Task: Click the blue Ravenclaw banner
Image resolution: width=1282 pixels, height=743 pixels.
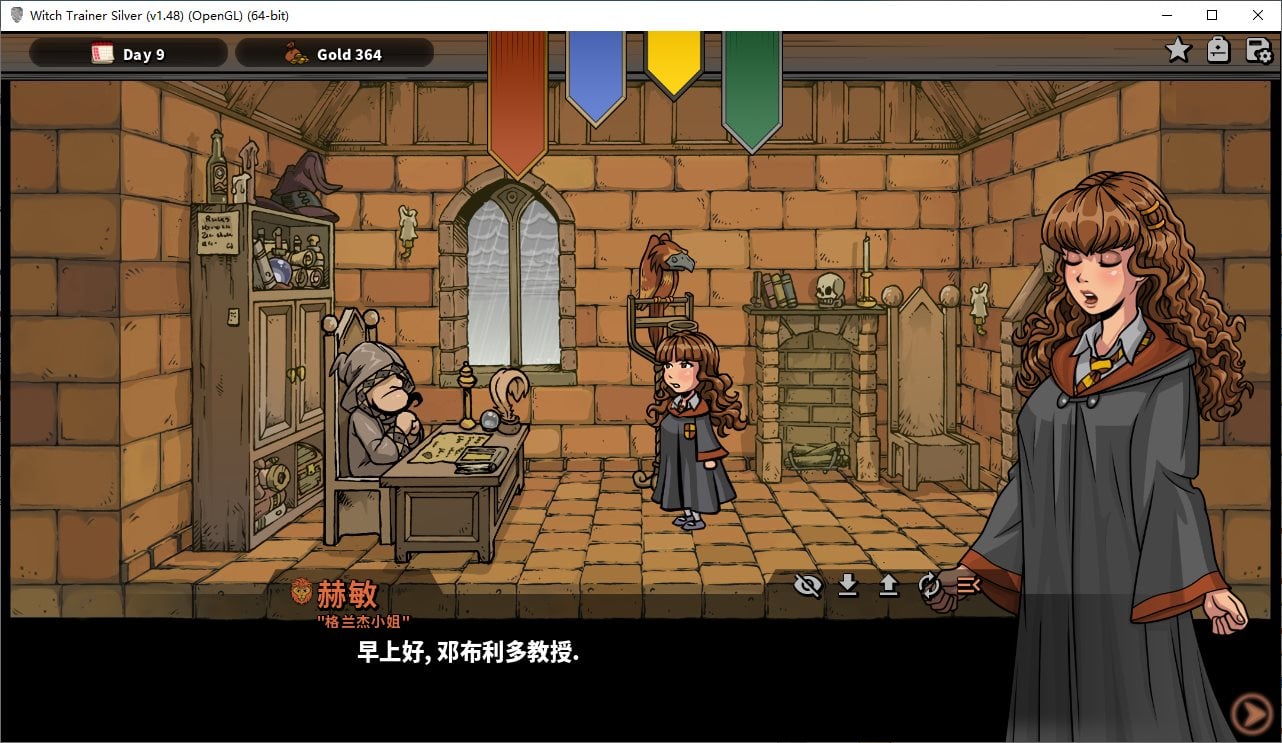Action: click(597, 75)
